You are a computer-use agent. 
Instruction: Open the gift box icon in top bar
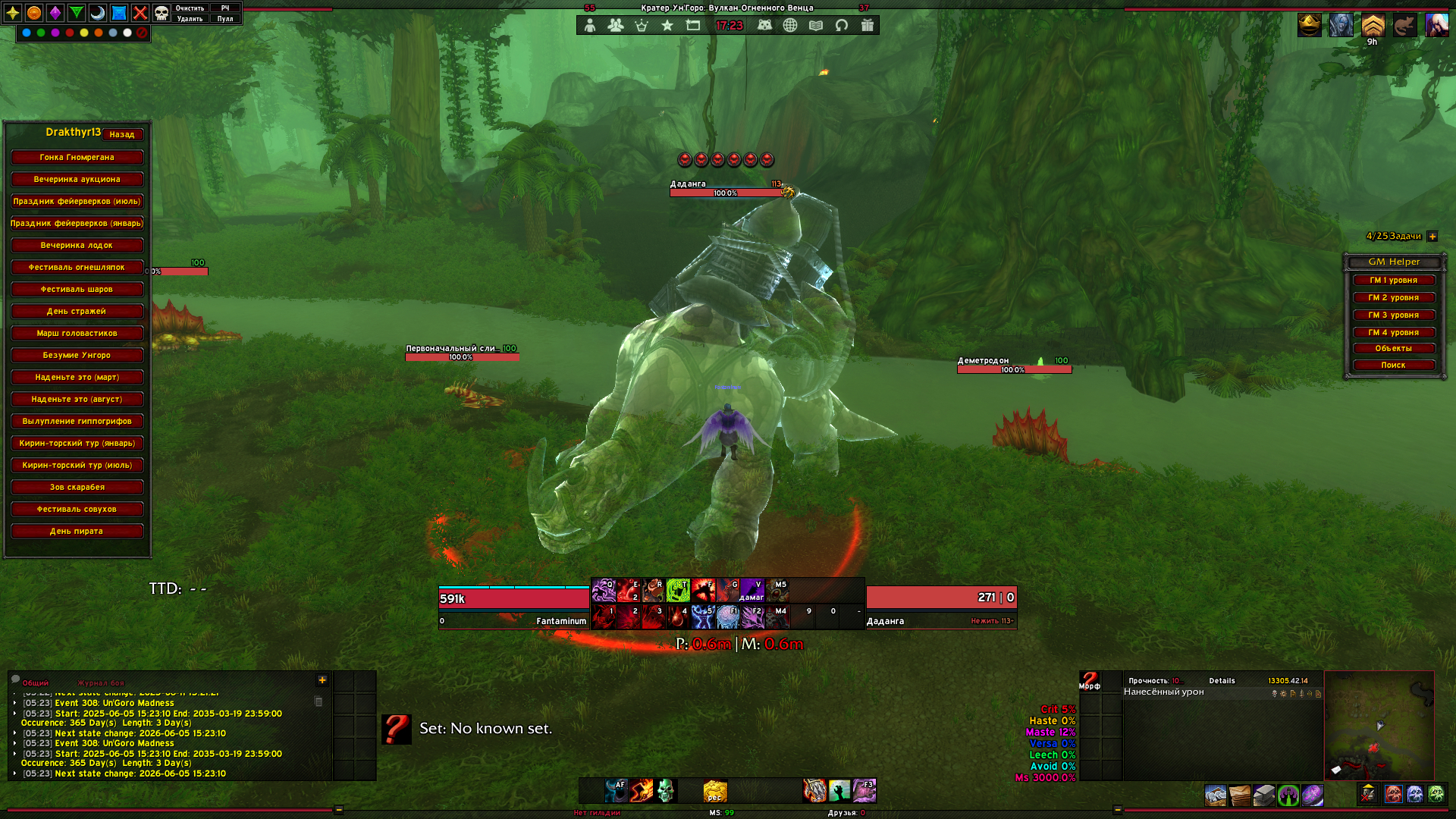point(868,25)
